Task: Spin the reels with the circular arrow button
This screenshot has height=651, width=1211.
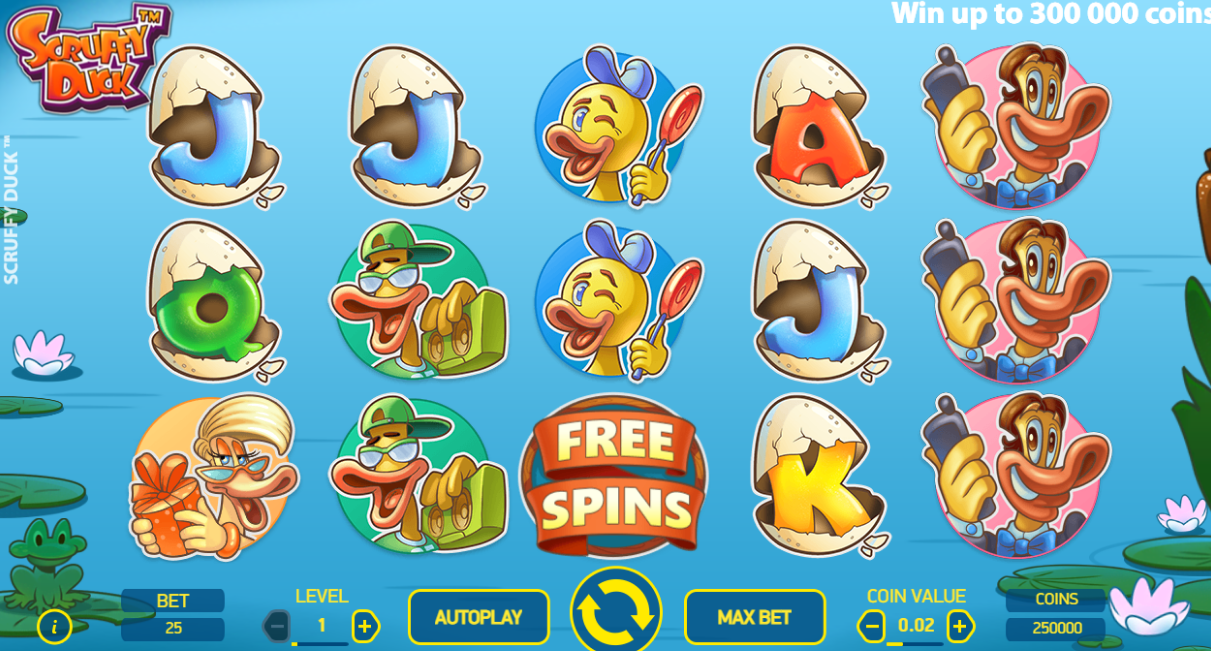Action: [616, 611]
